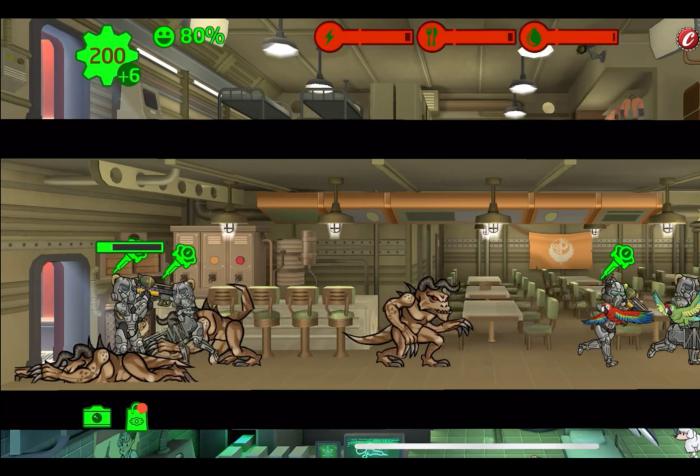700x476 pixels.
Task: Open the dweller list from the 200 gear
Action: coord(106,56)
